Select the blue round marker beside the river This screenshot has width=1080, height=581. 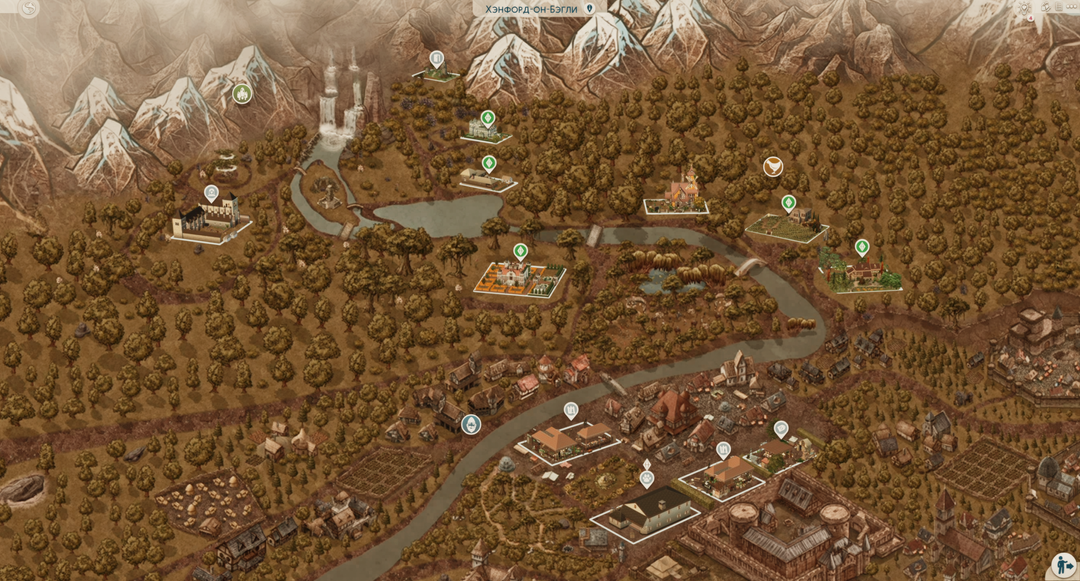tap(470, 424)
